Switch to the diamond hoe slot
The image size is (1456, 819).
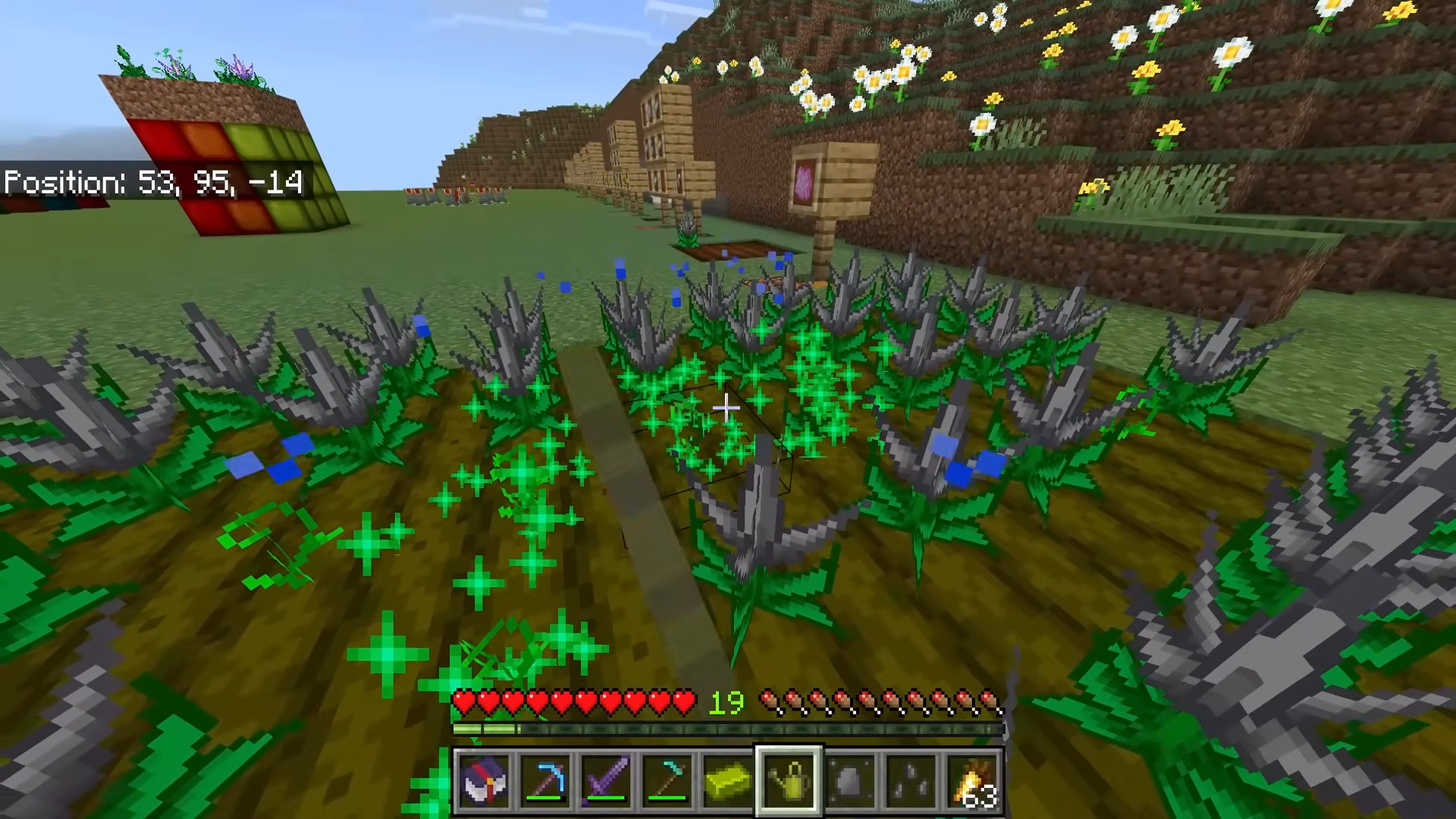tap(667, 780)
